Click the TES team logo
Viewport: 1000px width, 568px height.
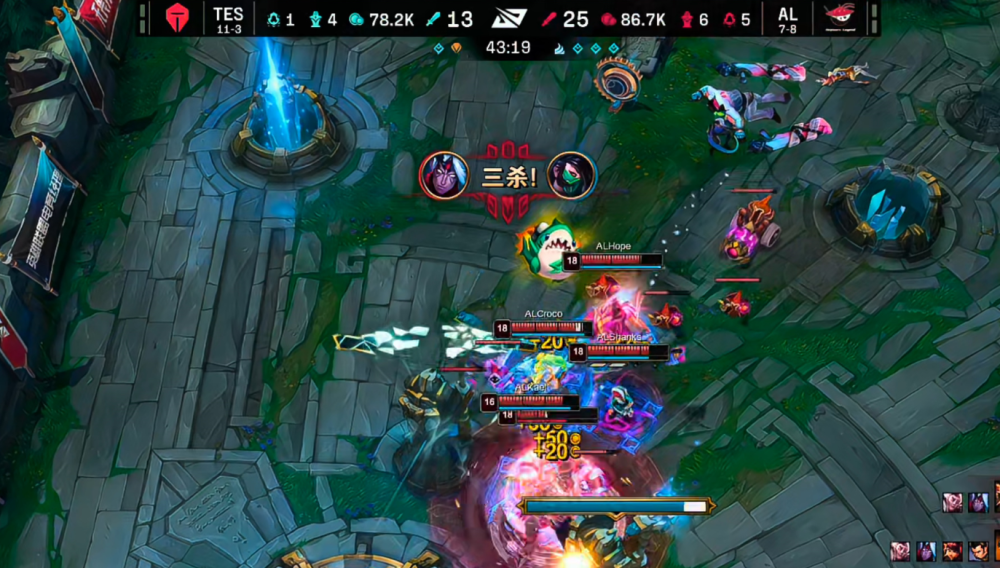(176, 18)
